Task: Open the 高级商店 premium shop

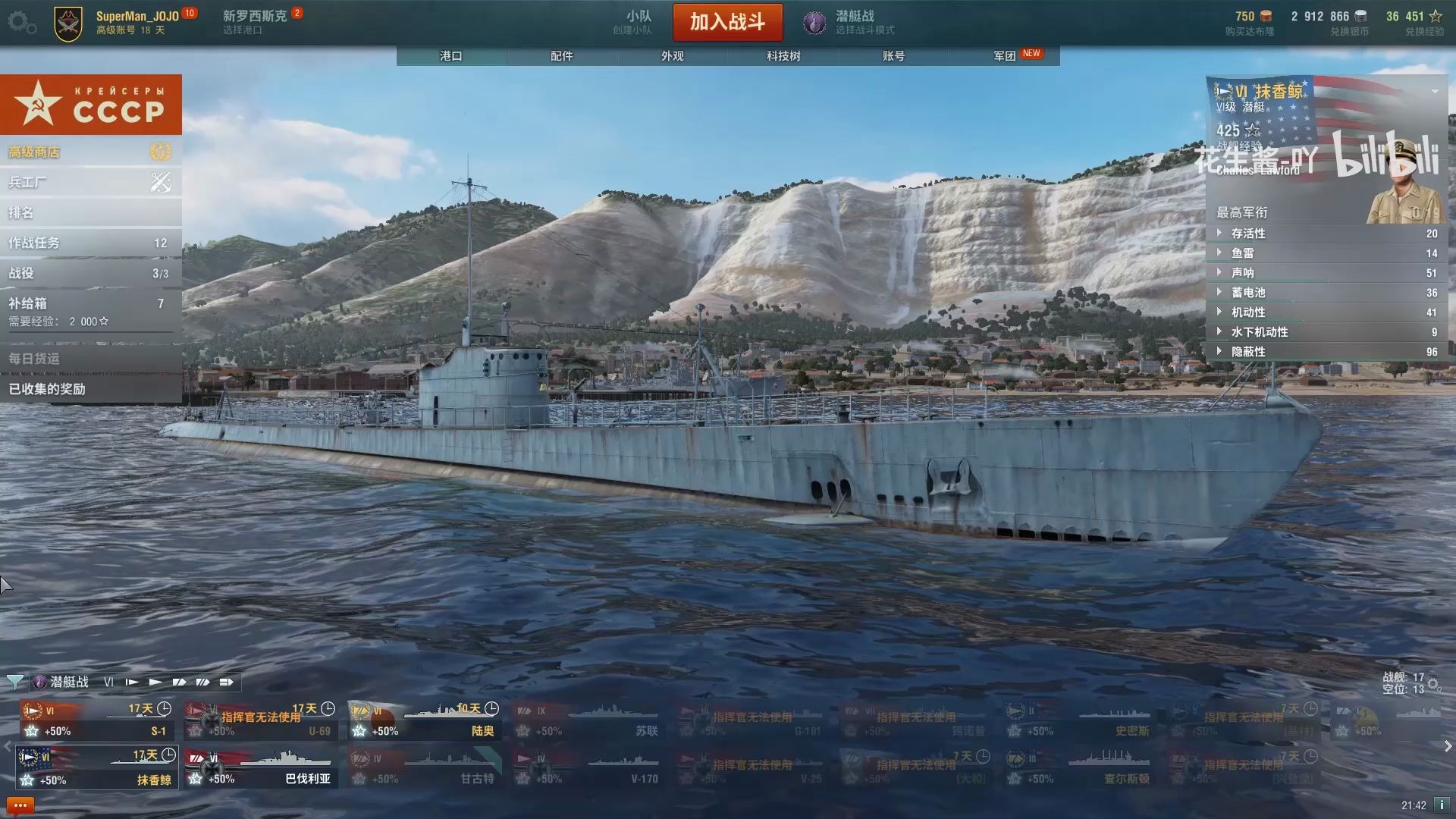Action: (90, 152)
